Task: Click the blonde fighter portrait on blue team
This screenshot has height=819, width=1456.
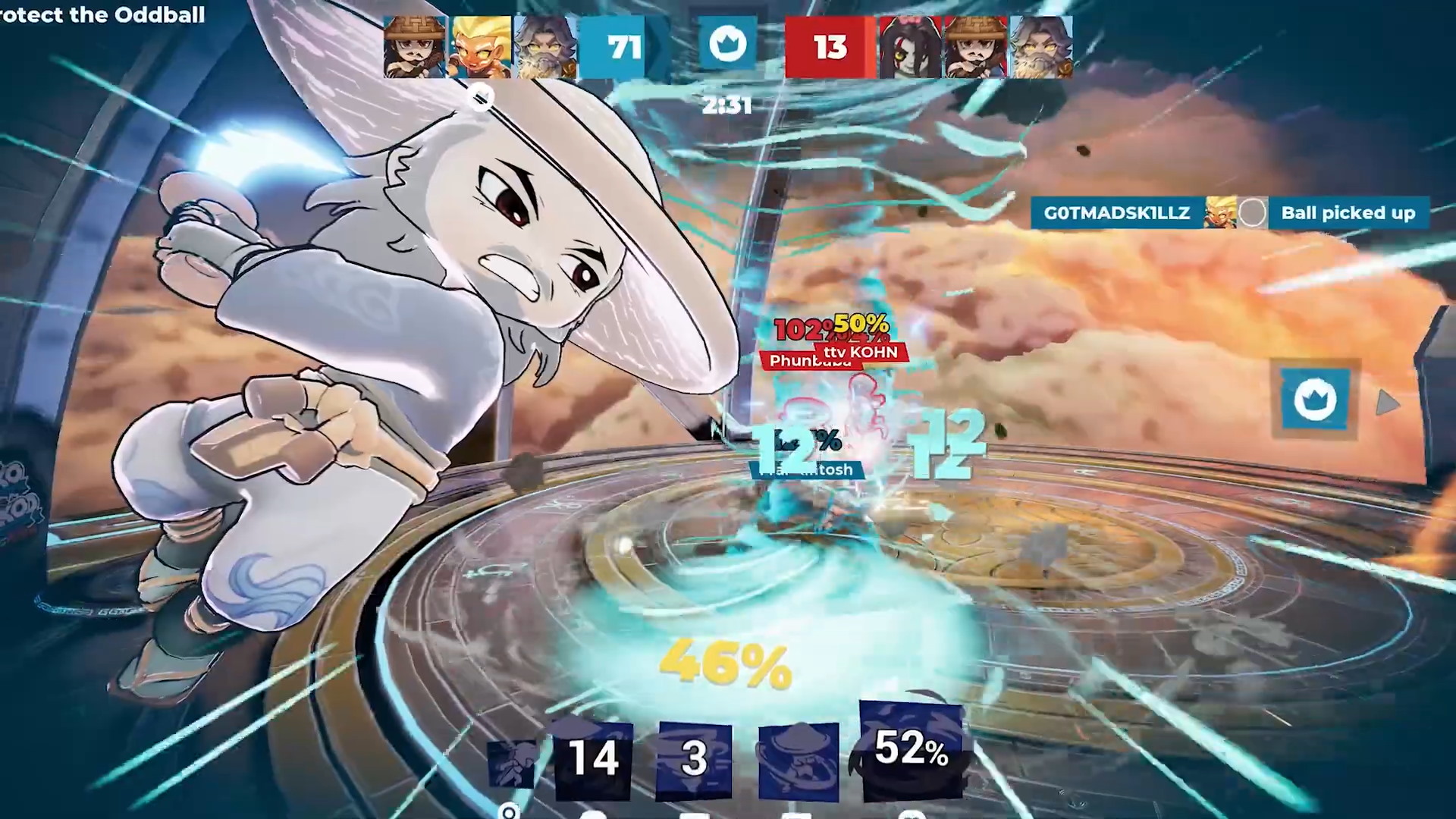Action: [481, 47]
